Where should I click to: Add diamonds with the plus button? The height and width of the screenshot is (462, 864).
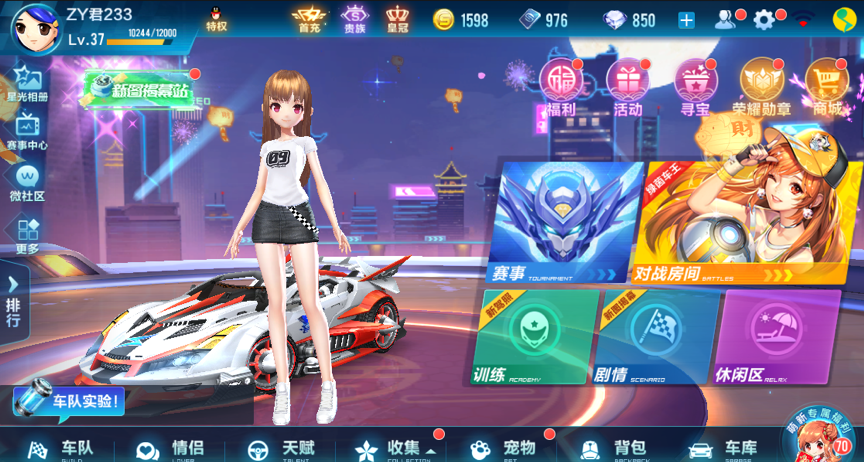pos(686,20)
